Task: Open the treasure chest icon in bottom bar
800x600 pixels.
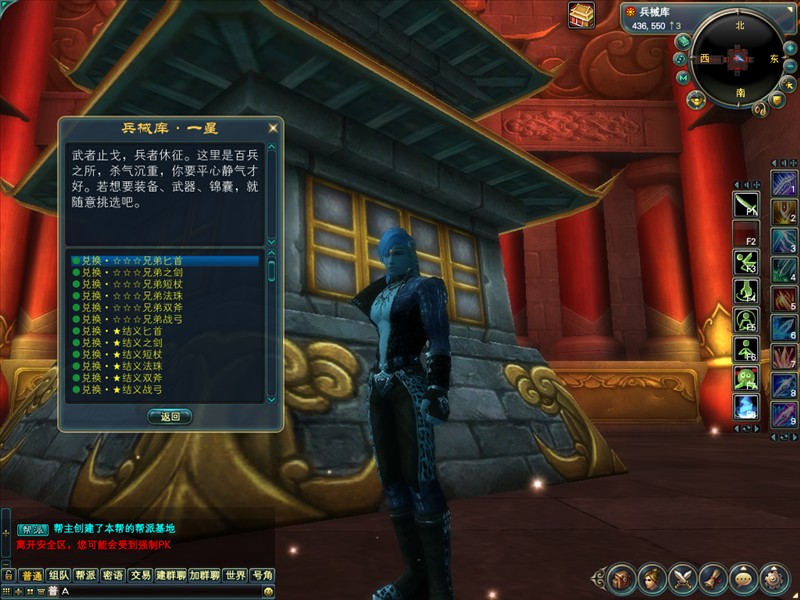Action: click(621, 578)
